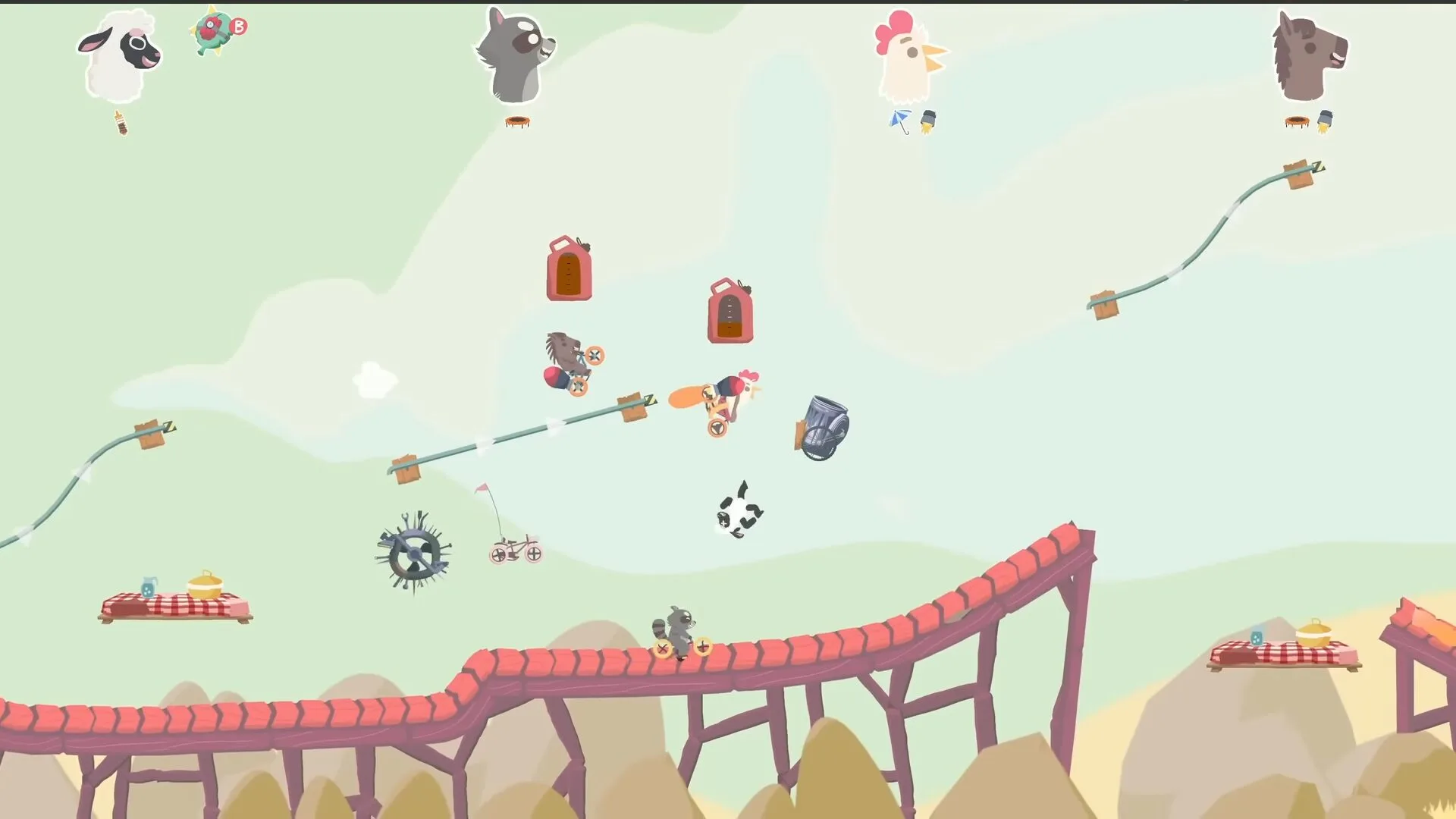Viewport: 1456px width, 819px height.
Task: Click the horse player head icon
Action: (x=1312, y=53)
